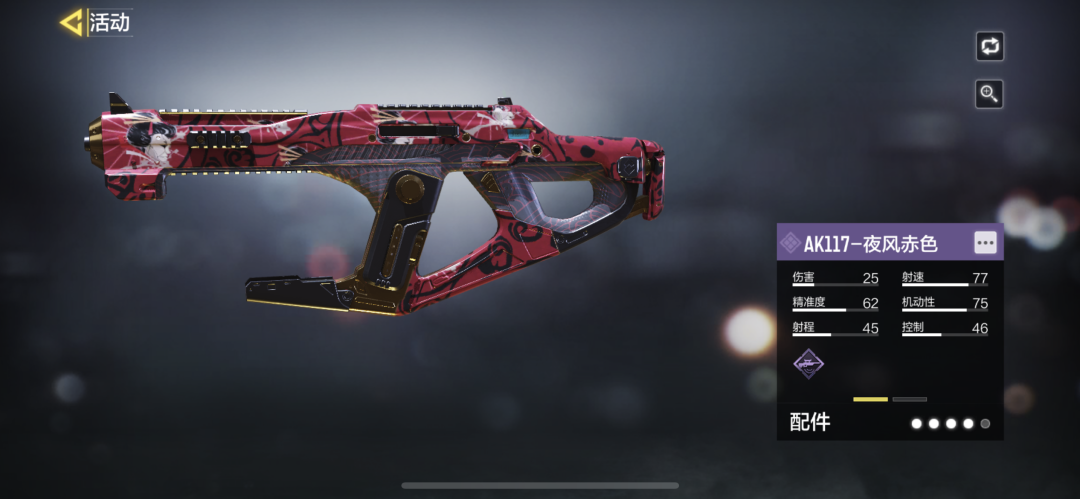Viewport: 1080px width, 499px height.
Task: Open the 配件 attachments section
Action: 810,422
